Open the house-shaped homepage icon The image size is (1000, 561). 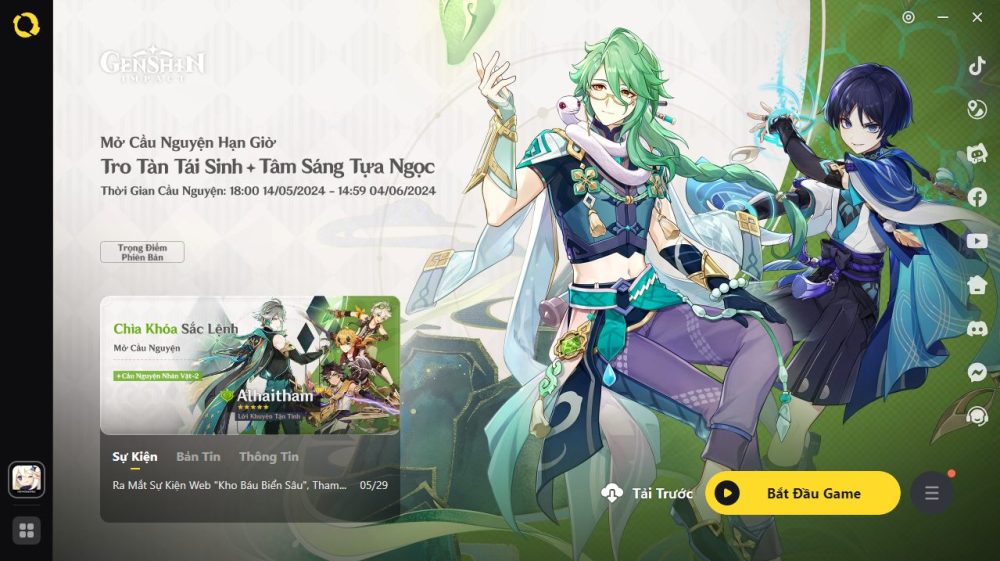(x=977, y=285)
